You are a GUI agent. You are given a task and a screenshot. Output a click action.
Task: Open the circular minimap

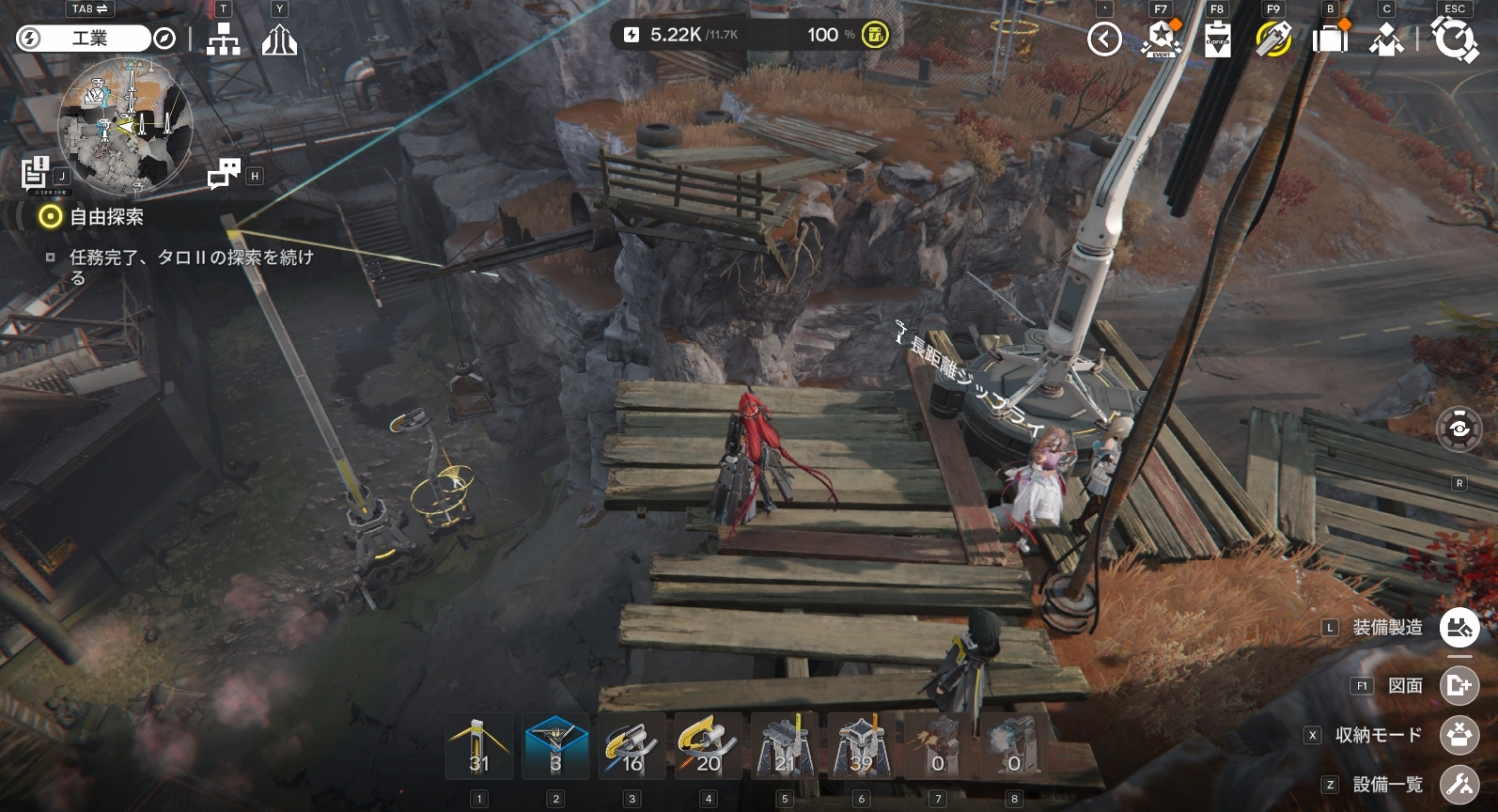click(126, 126)
